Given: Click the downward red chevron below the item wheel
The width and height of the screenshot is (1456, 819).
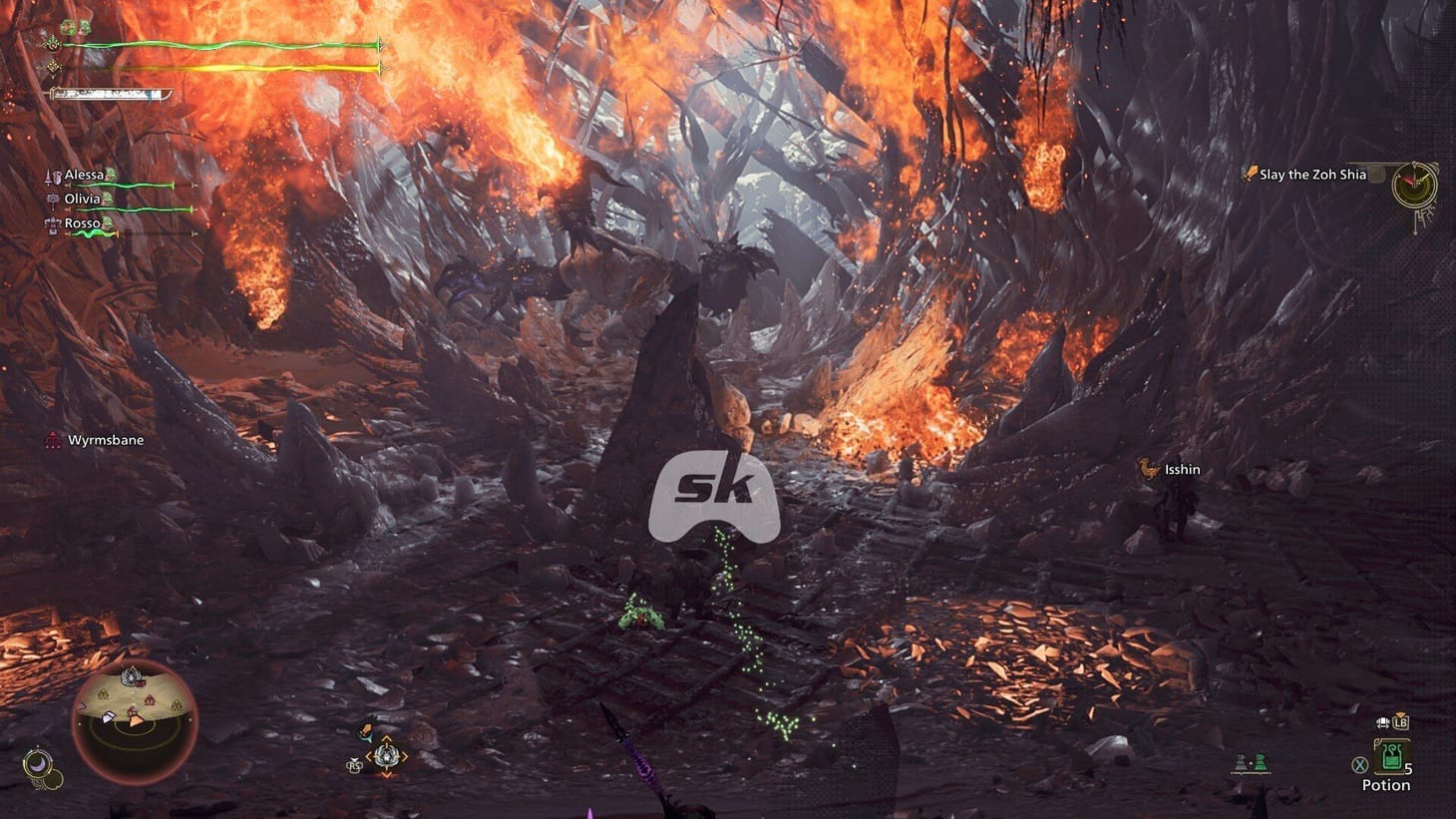Looking at the screenshot, I should coord(386,776).
